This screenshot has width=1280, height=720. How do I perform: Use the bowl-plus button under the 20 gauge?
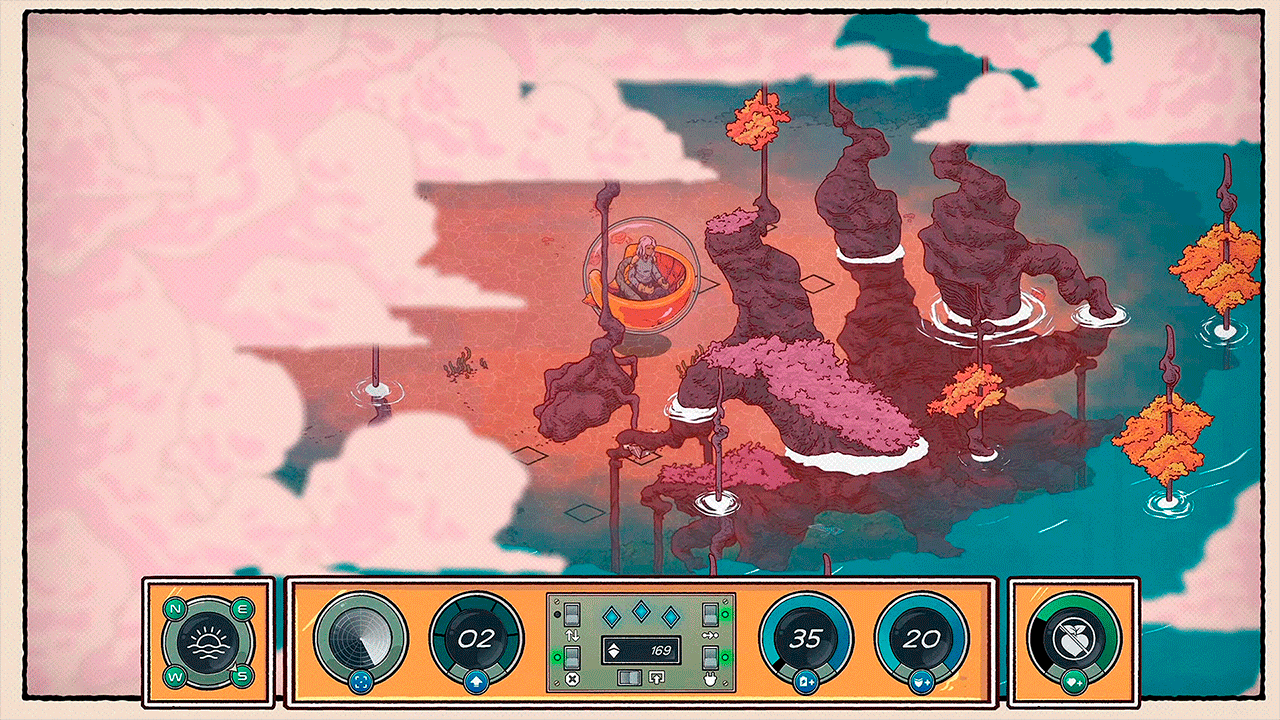921,683
